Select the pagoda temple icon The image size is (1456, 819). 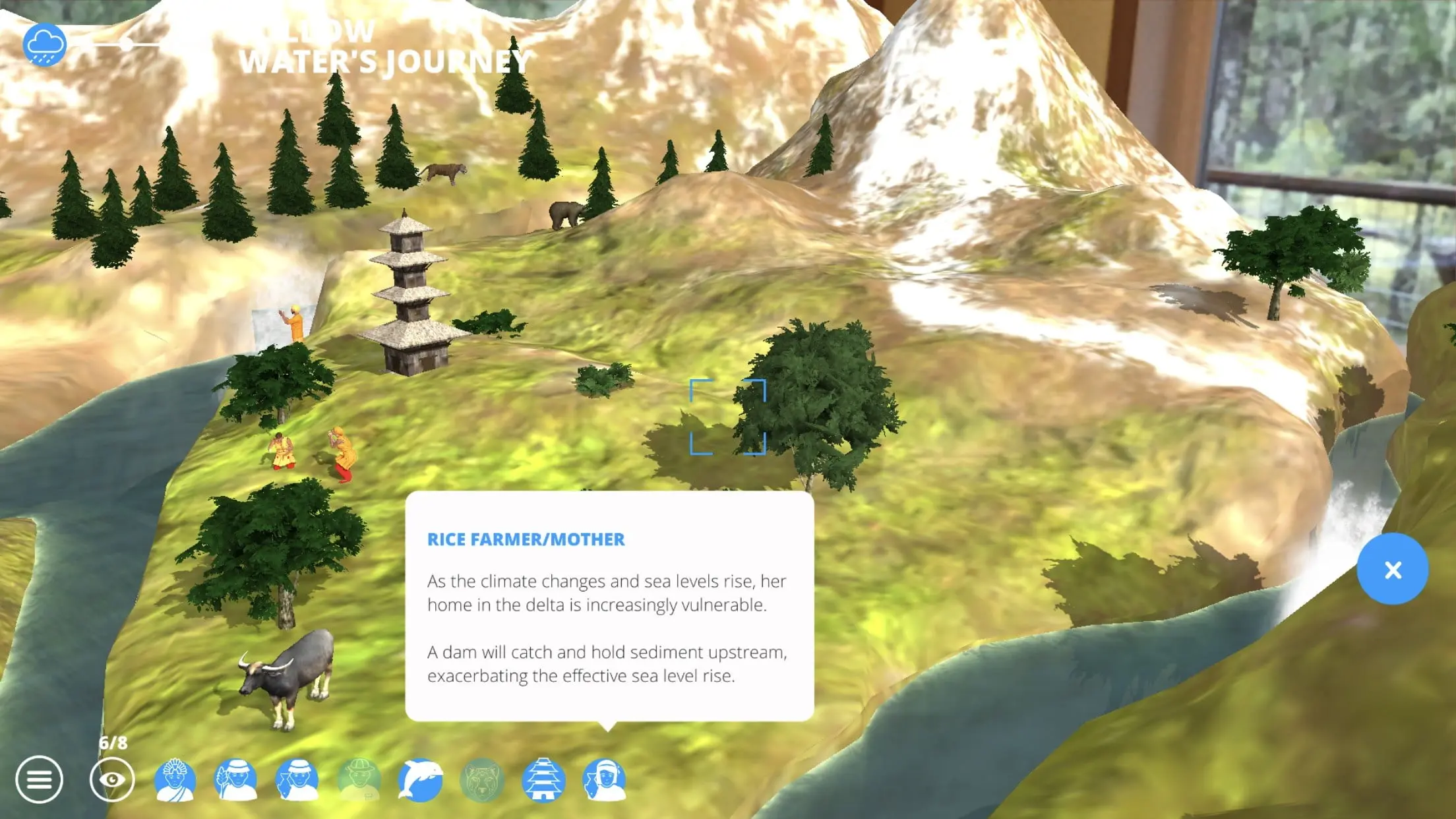[x=543, y=780]
